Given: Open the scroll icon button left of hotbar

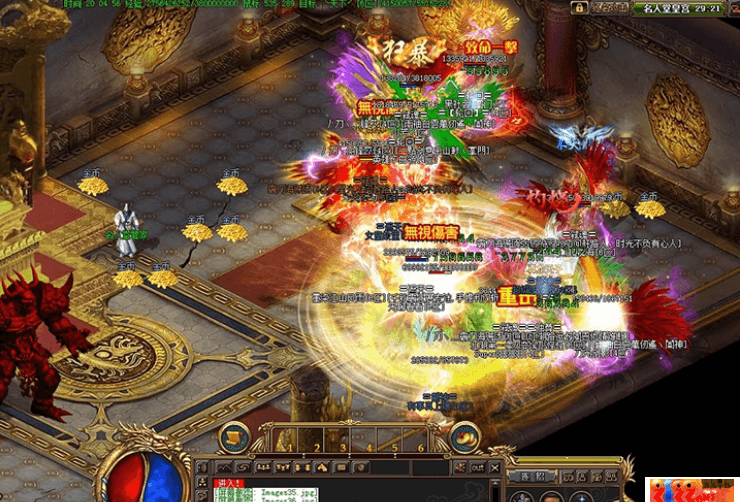Looking at the screenshot, I should pos(233,437).
